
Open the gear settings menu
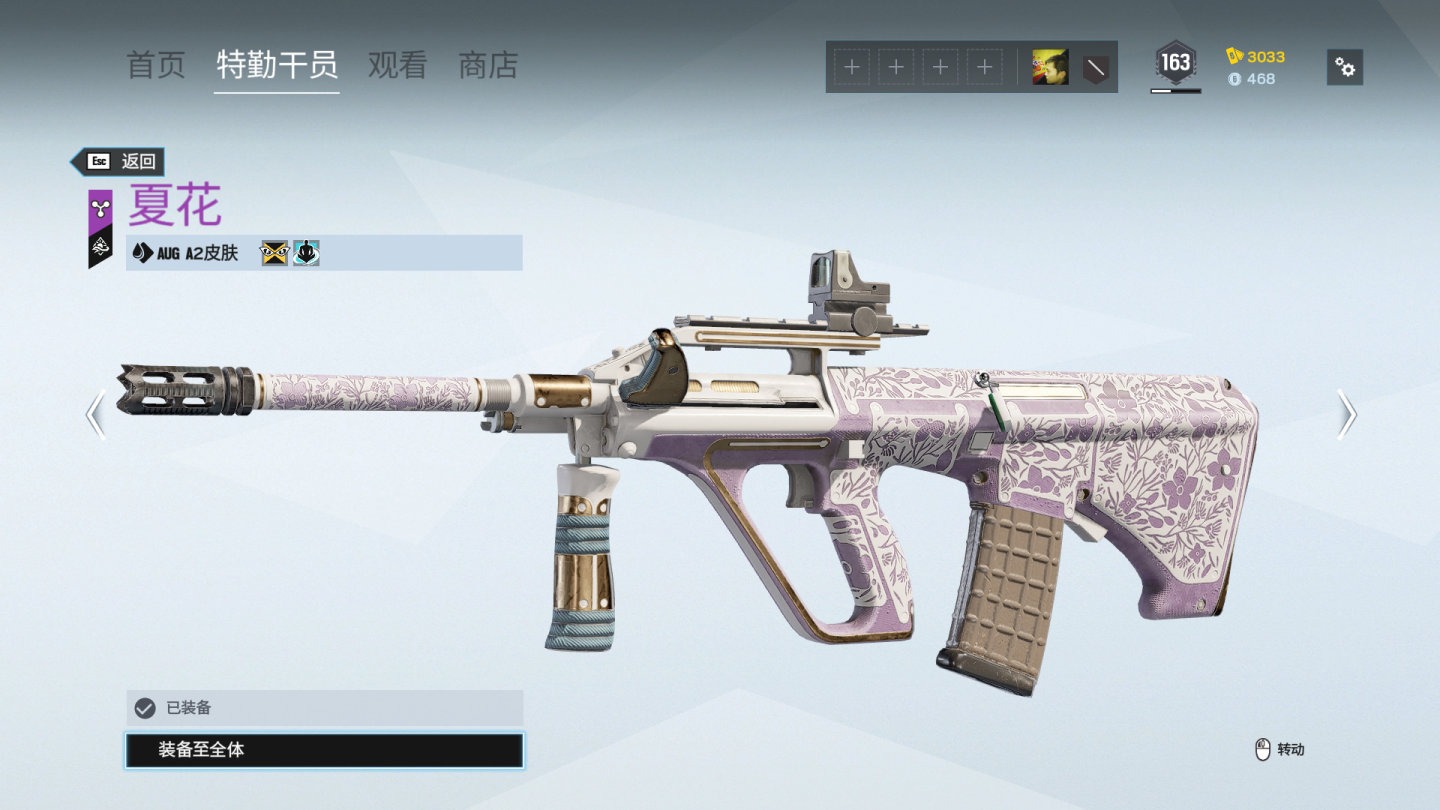(x=1345, y=67)
